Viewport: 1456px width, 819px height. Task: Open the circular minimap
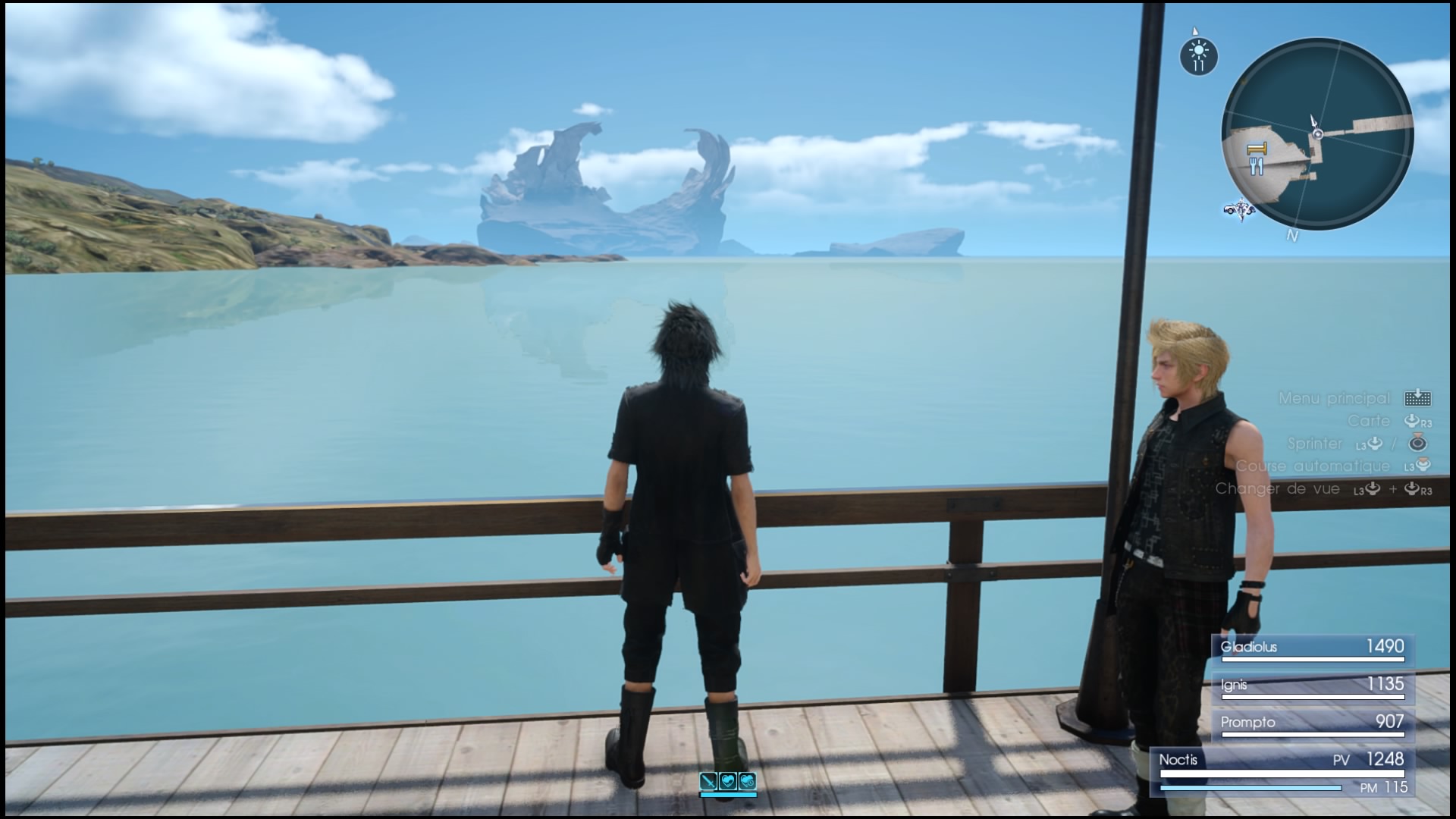[1317, 135]
